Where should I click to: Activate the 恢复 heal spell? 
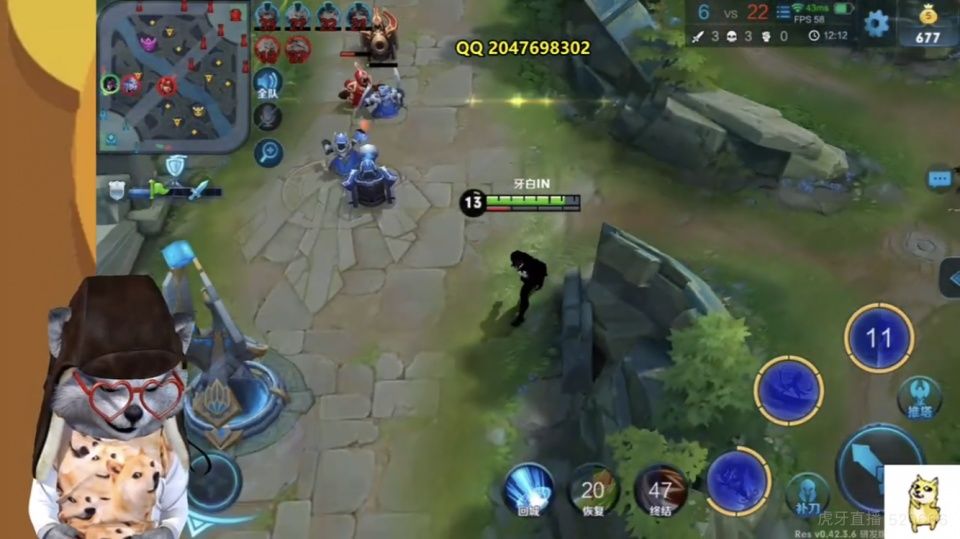[594, 490]
